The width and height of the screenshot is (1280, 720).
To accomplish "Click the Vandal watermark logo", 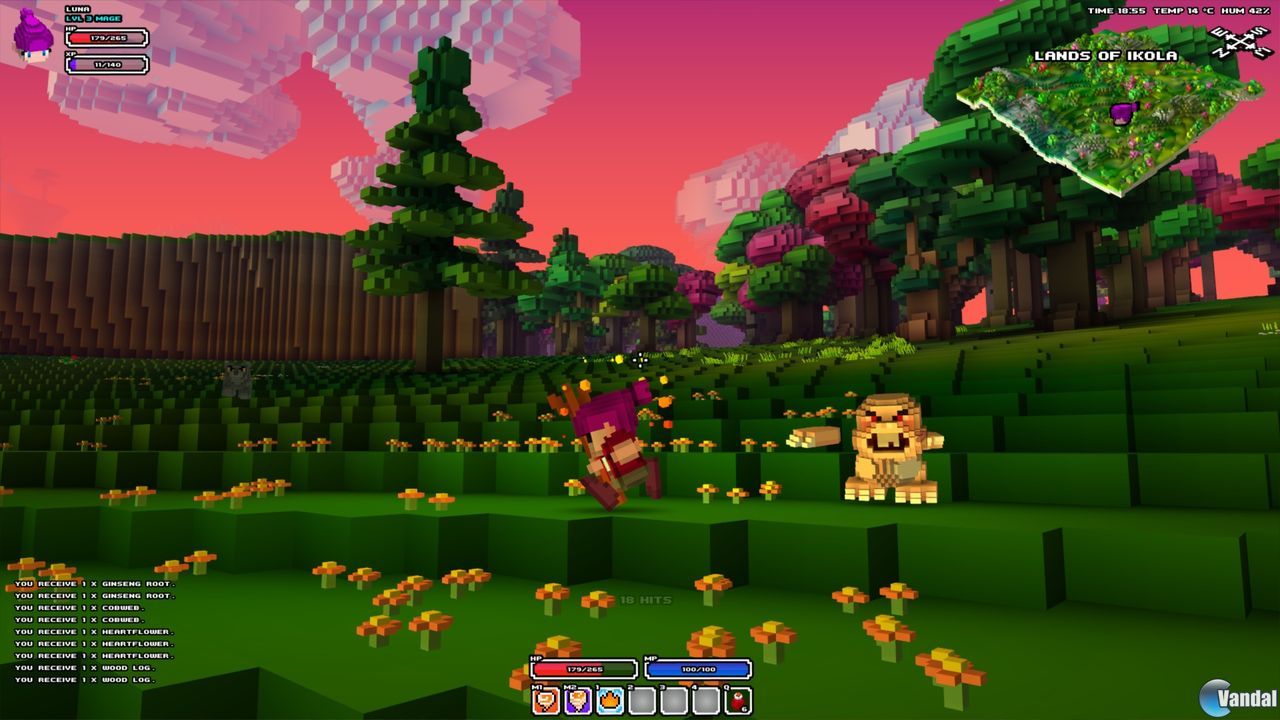I will point(1239,693).
